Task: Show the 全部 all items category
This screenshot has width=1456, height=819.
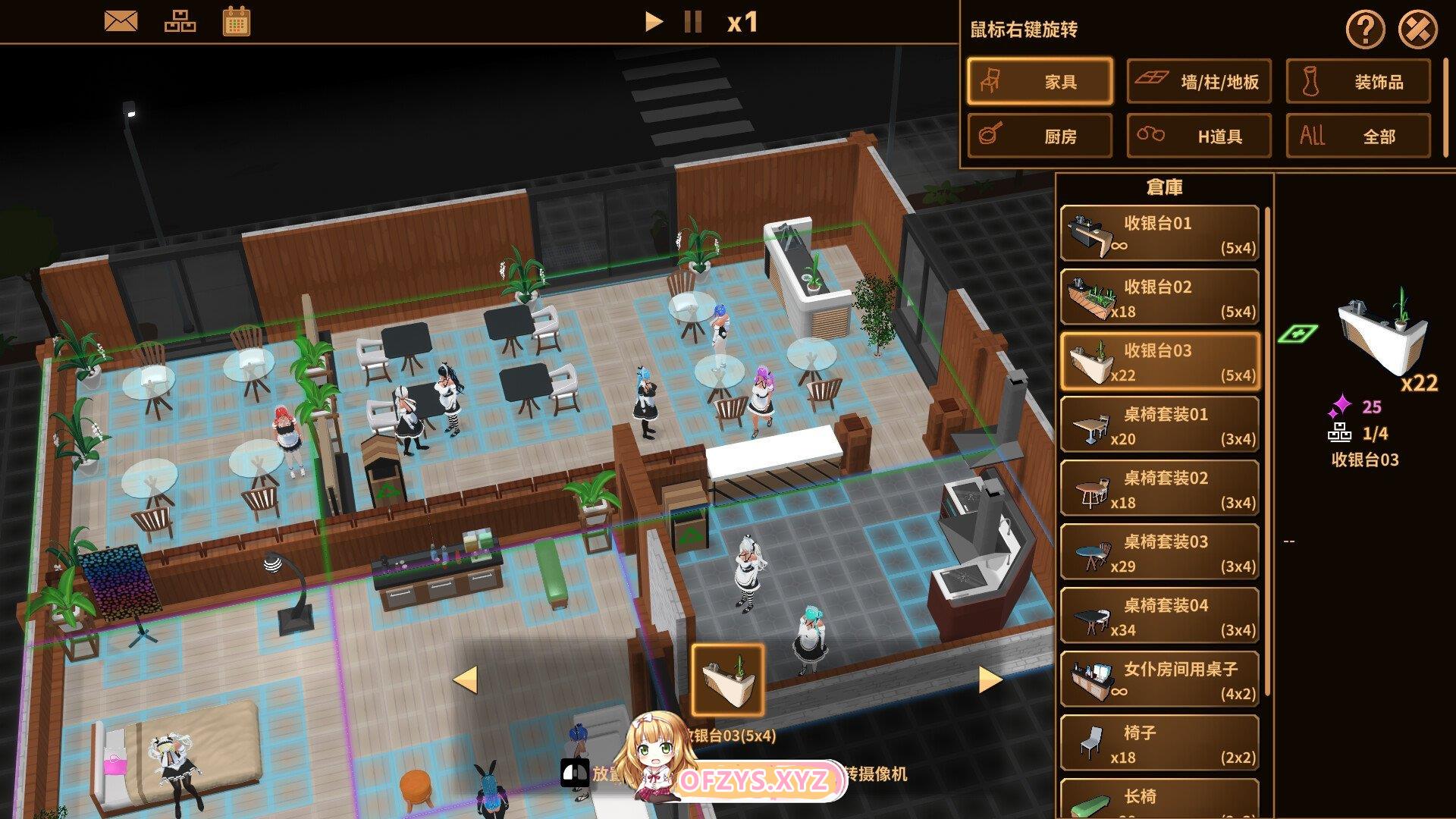Action: [1358, 136]
